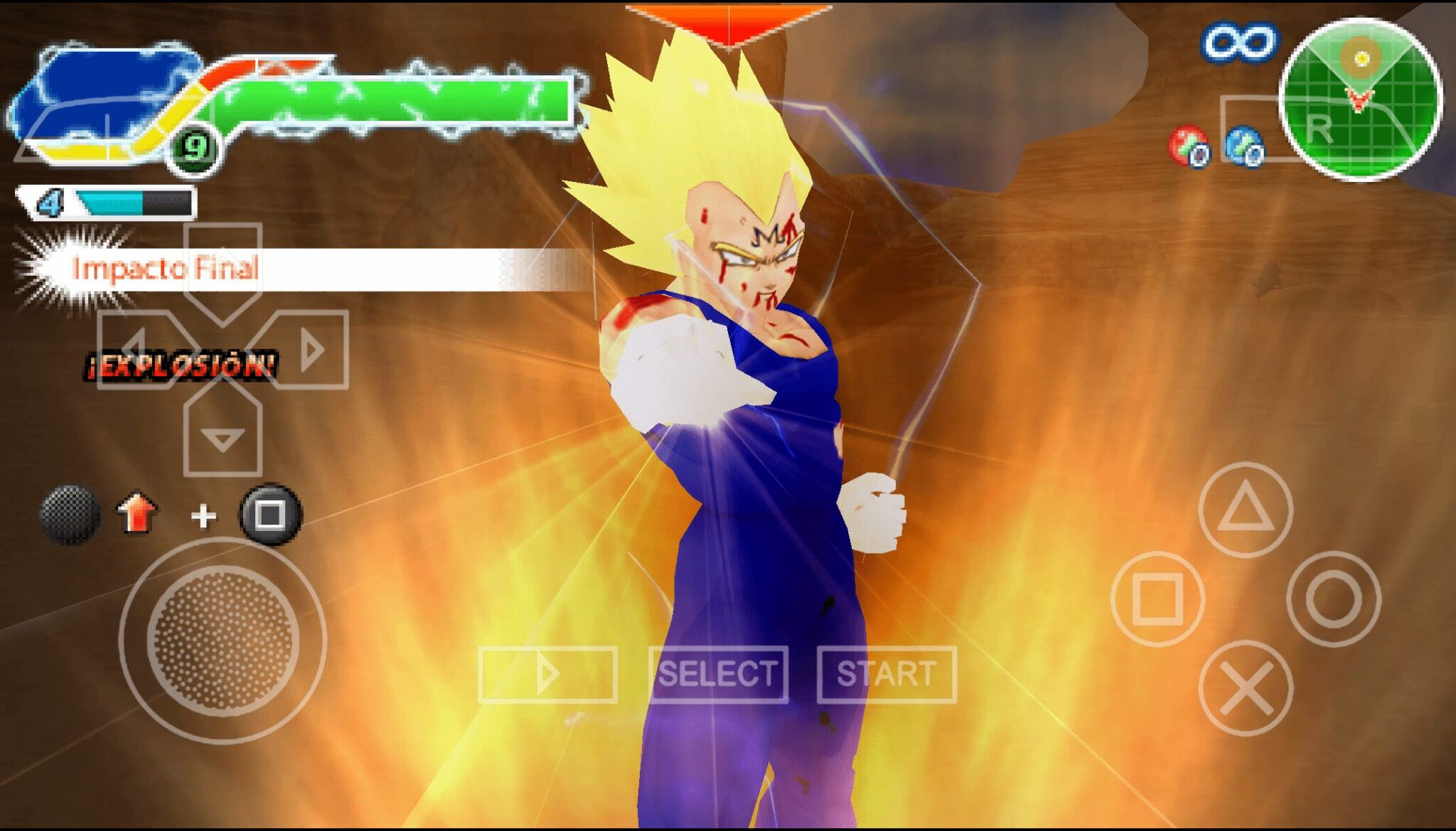Click the START overlay button
The image size is (1456, 831).
pos(887,674)
